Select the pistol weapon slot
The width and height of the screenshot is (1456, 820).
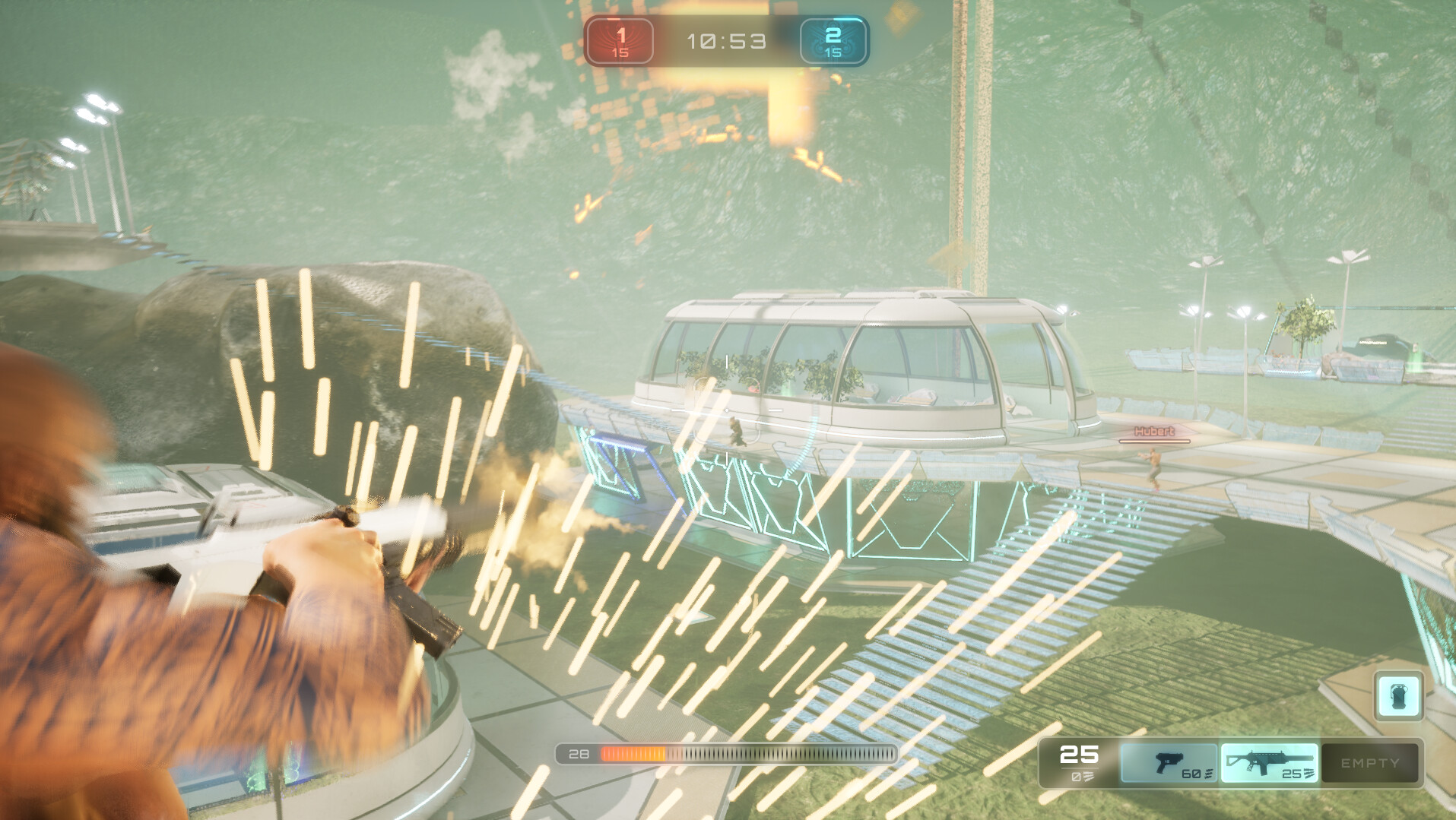[1169, 763]
